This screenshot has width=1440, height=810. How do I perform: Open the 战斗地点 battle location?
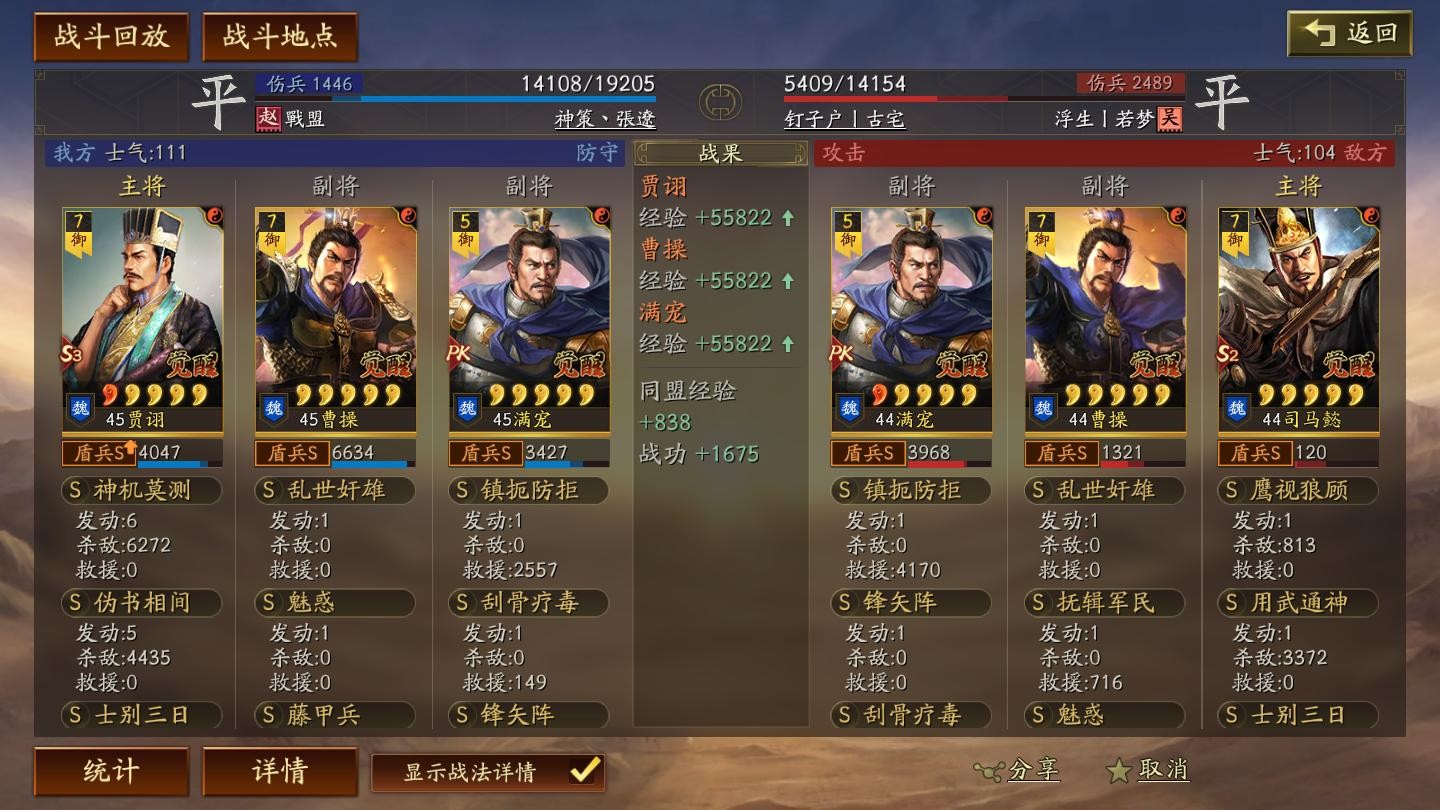(x=280, y=37)
